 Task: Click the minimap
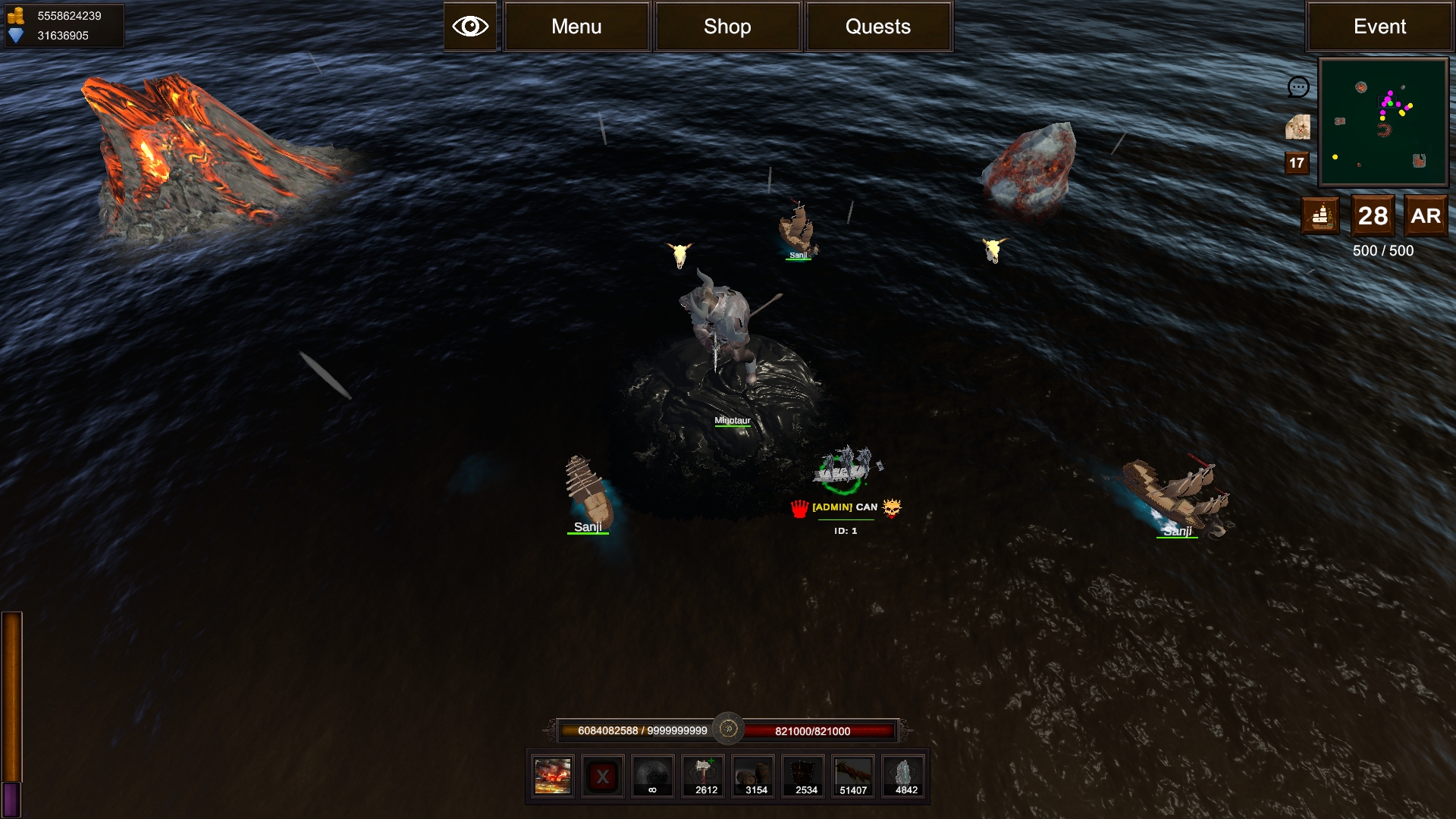point(1383,123)
